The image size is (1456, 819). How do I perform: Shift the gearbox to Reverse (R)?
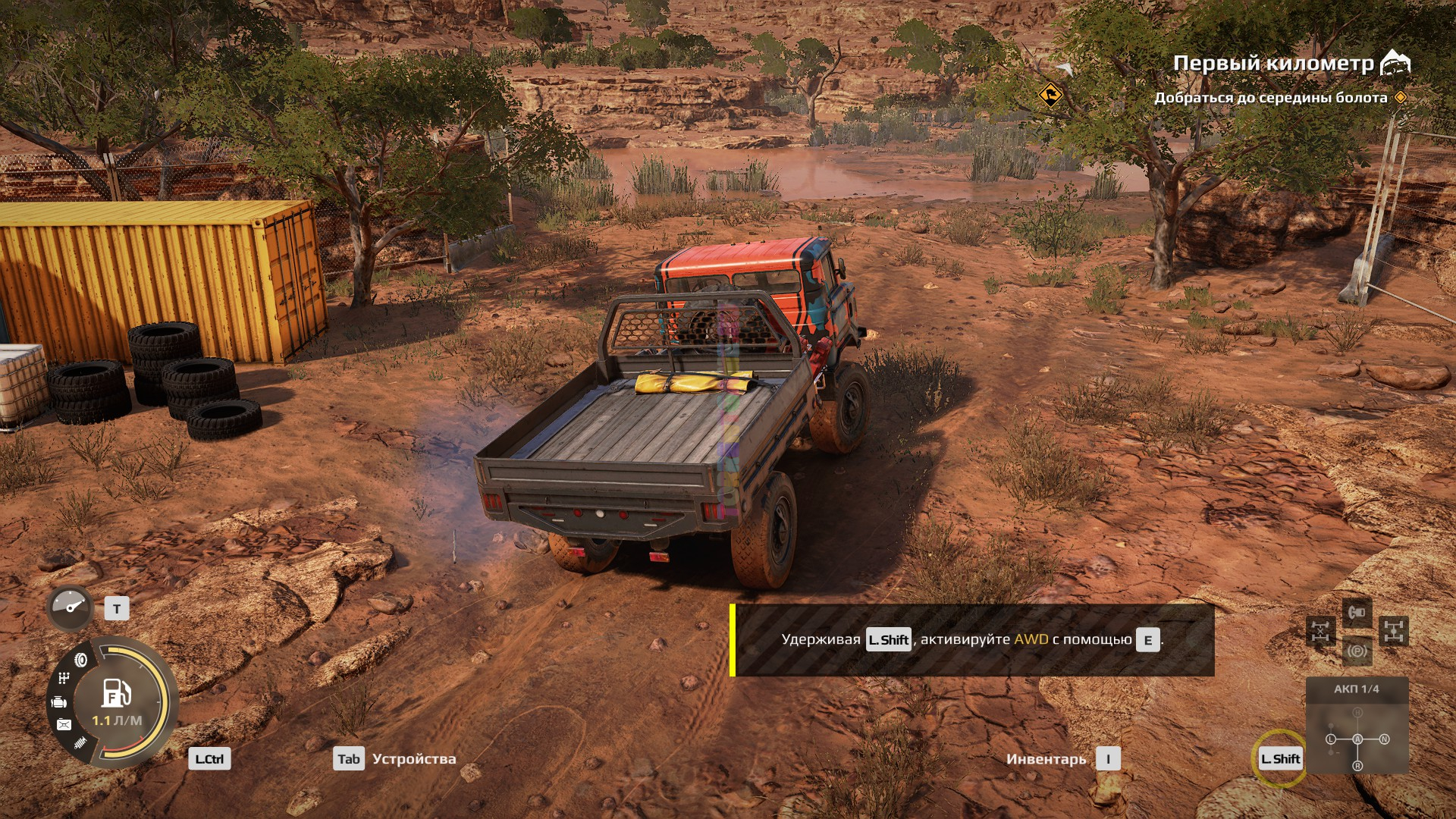[1357, 766]
